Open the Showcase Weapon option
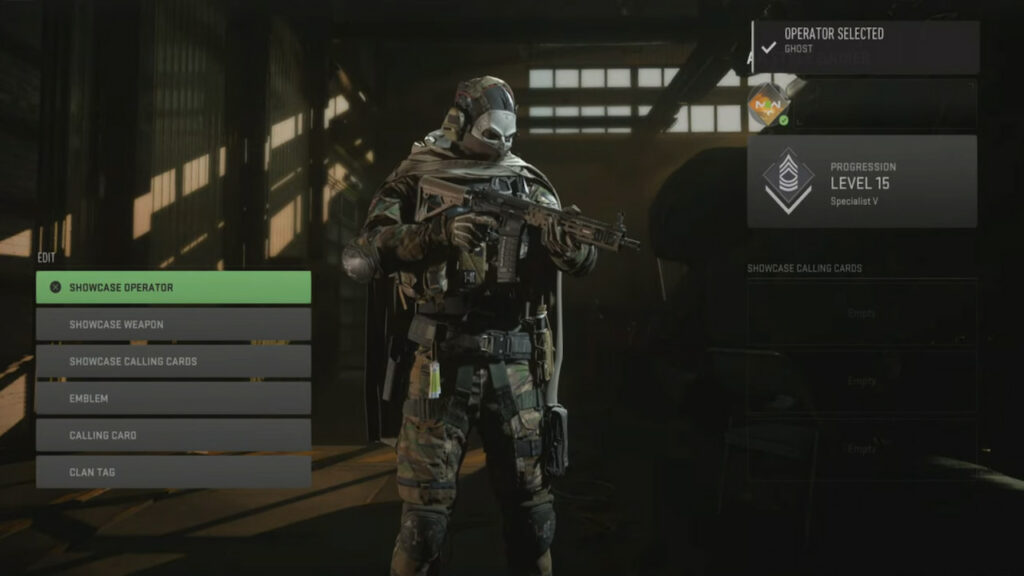Viewport: 1024px width, 576px height. coord(173,325)
